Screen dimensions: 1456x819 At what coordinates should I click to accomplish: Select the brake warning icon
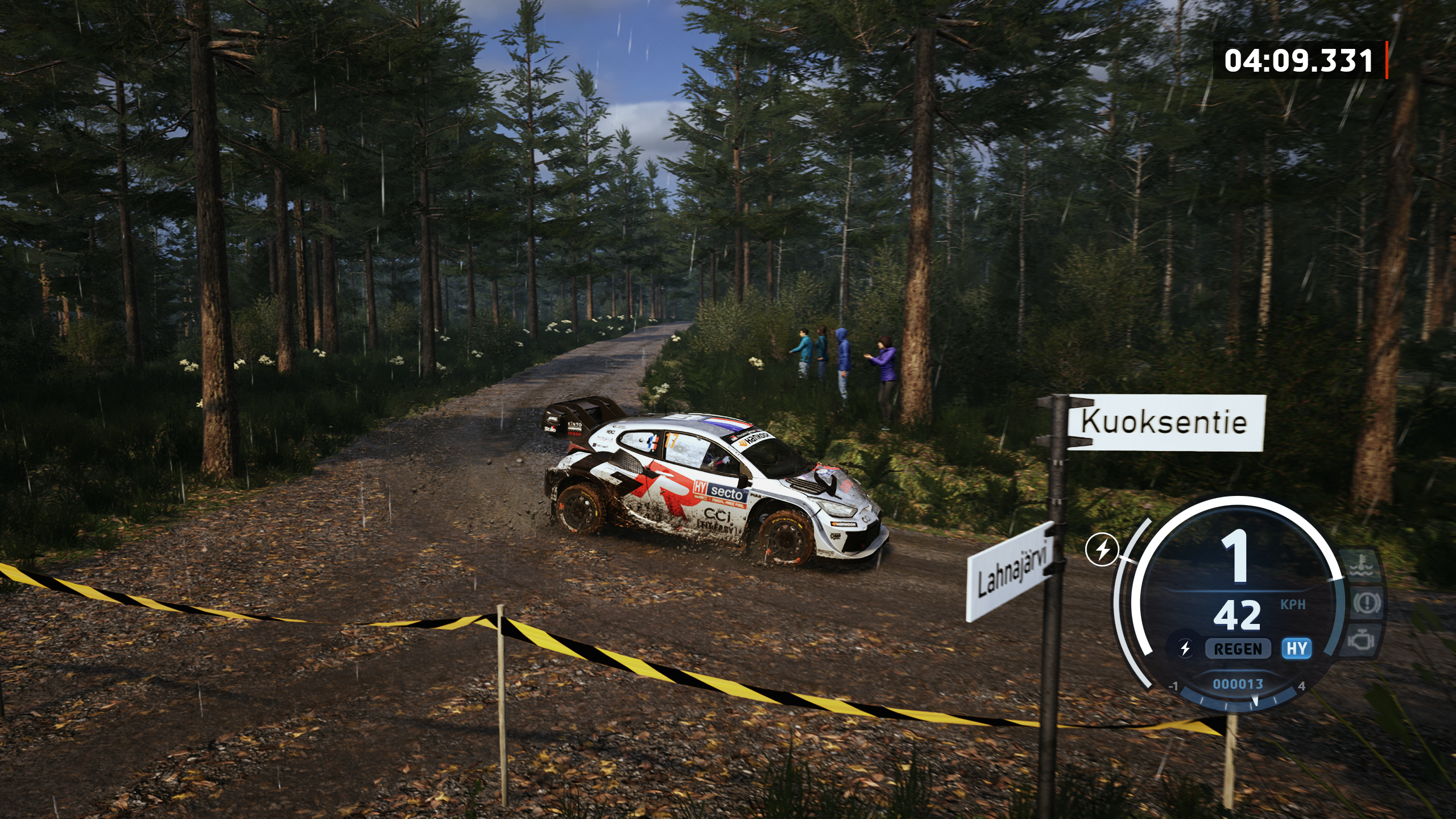pos(1366,603)
